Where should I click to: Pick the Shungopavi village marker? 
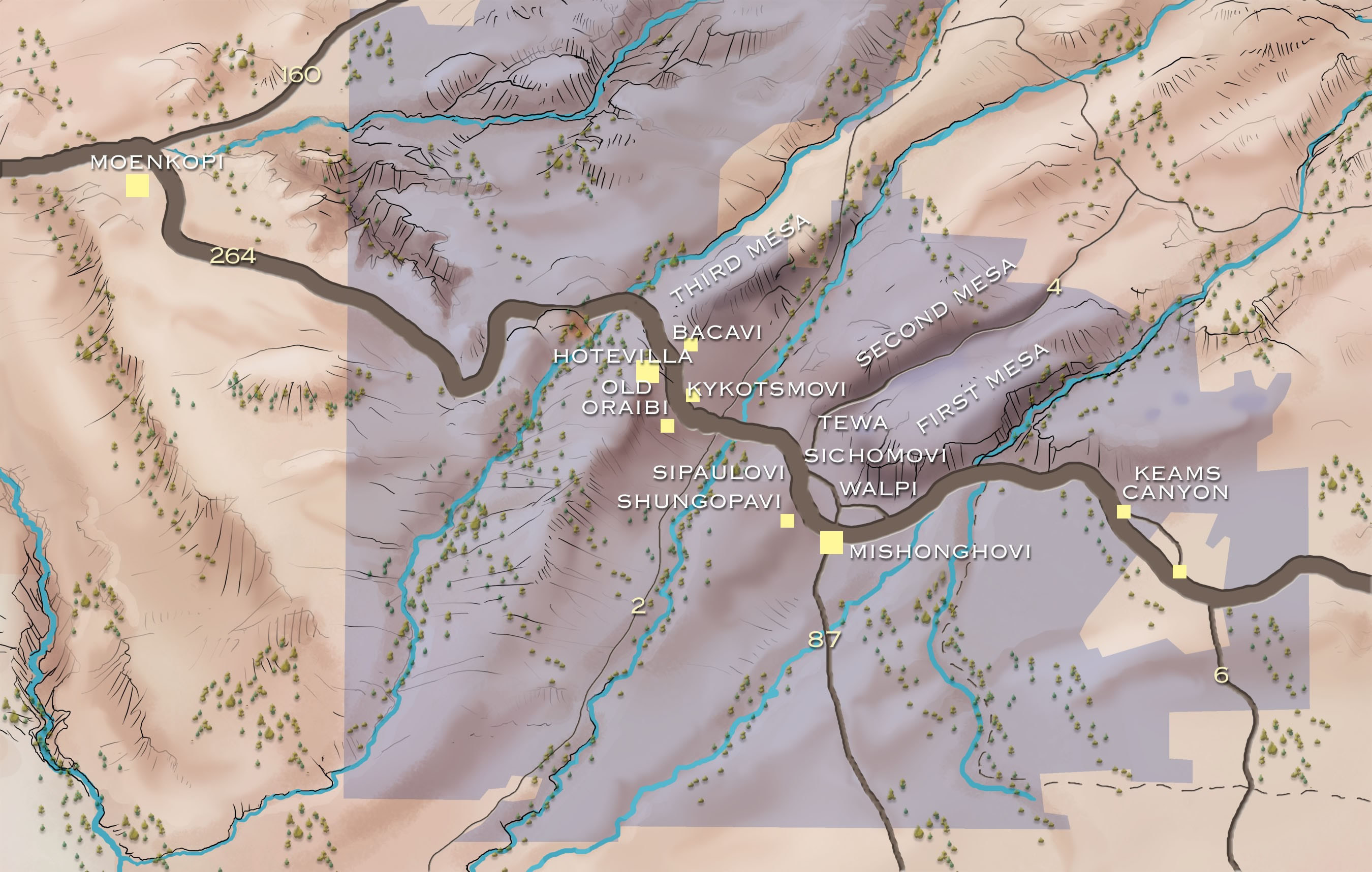point(787,521)
